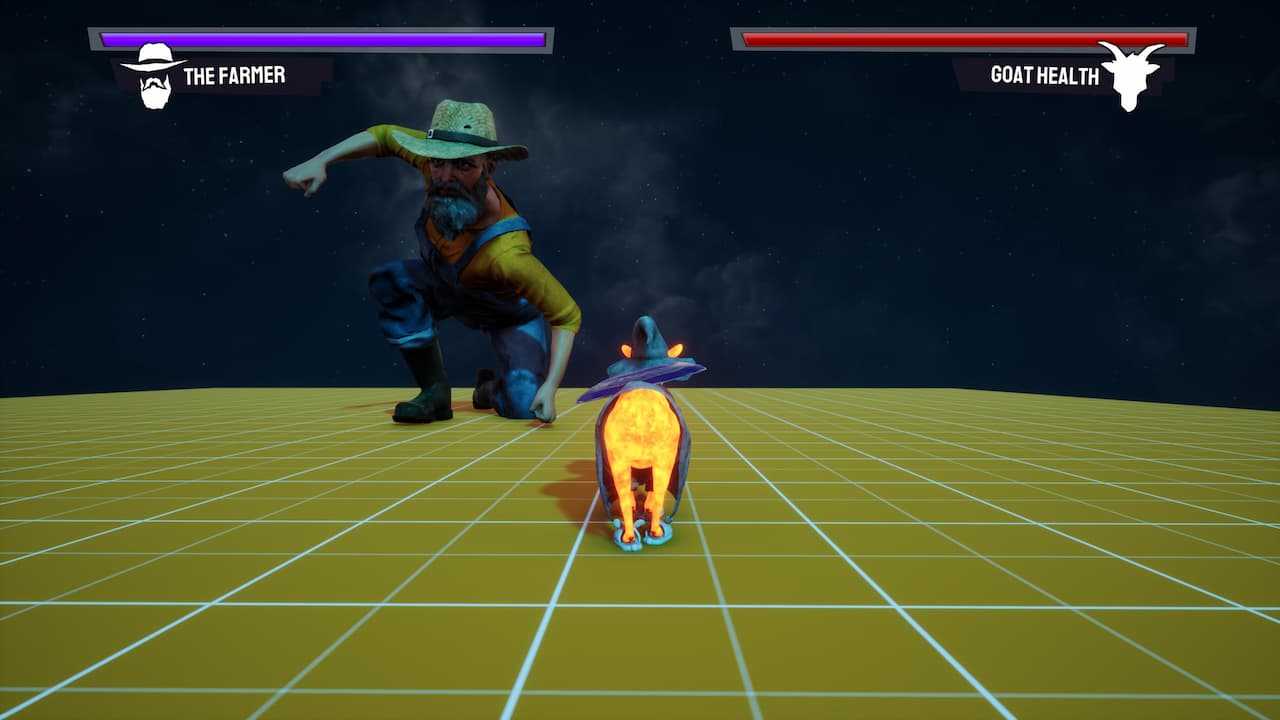Select the goat head icon on the right
The width and height of the screenshot is (1280, 720).
click(x=1130, y=73)
